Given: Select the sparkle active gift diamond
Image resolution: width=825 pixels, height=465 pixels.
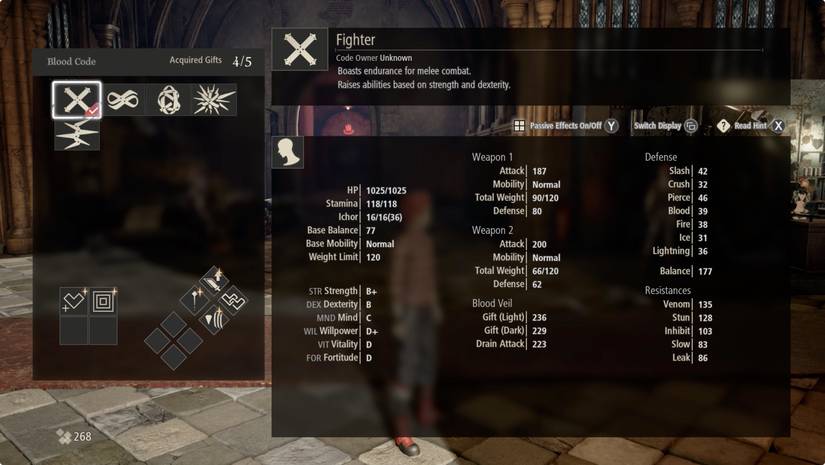Looking at the screenshot, I should pos(195,299).
